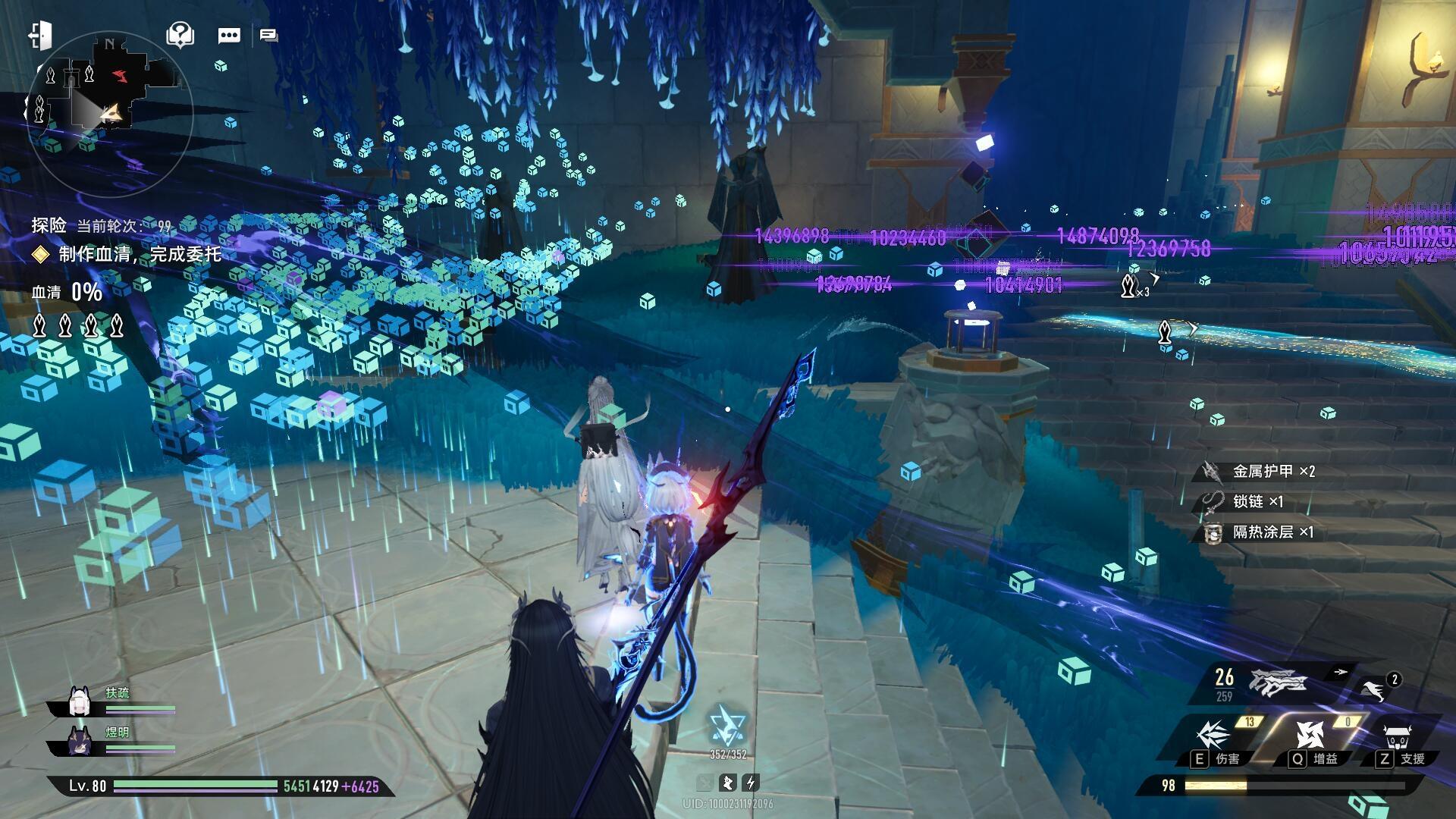Select teammate 扶疏 portrait
Screen dimensions: 1456x819
(x=80, y=702)
